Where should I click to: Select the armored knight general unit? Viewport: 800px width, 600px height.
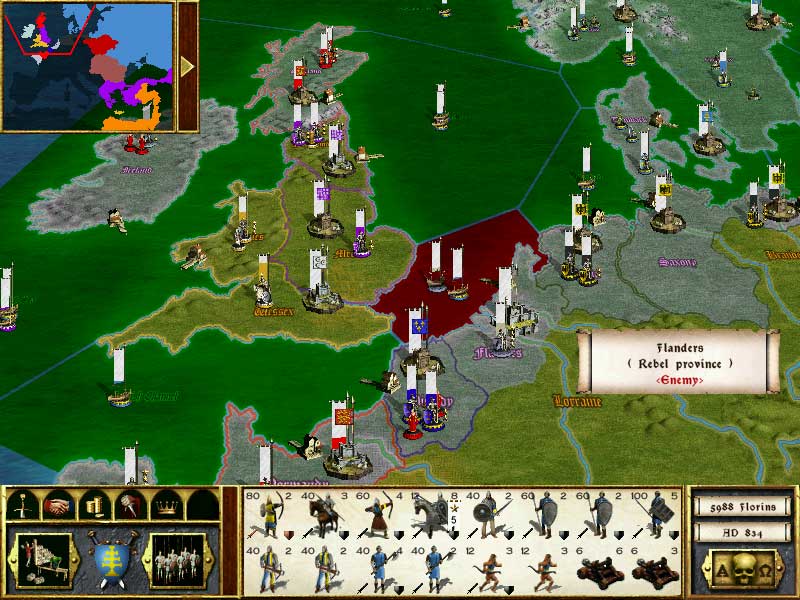(434, 515)
